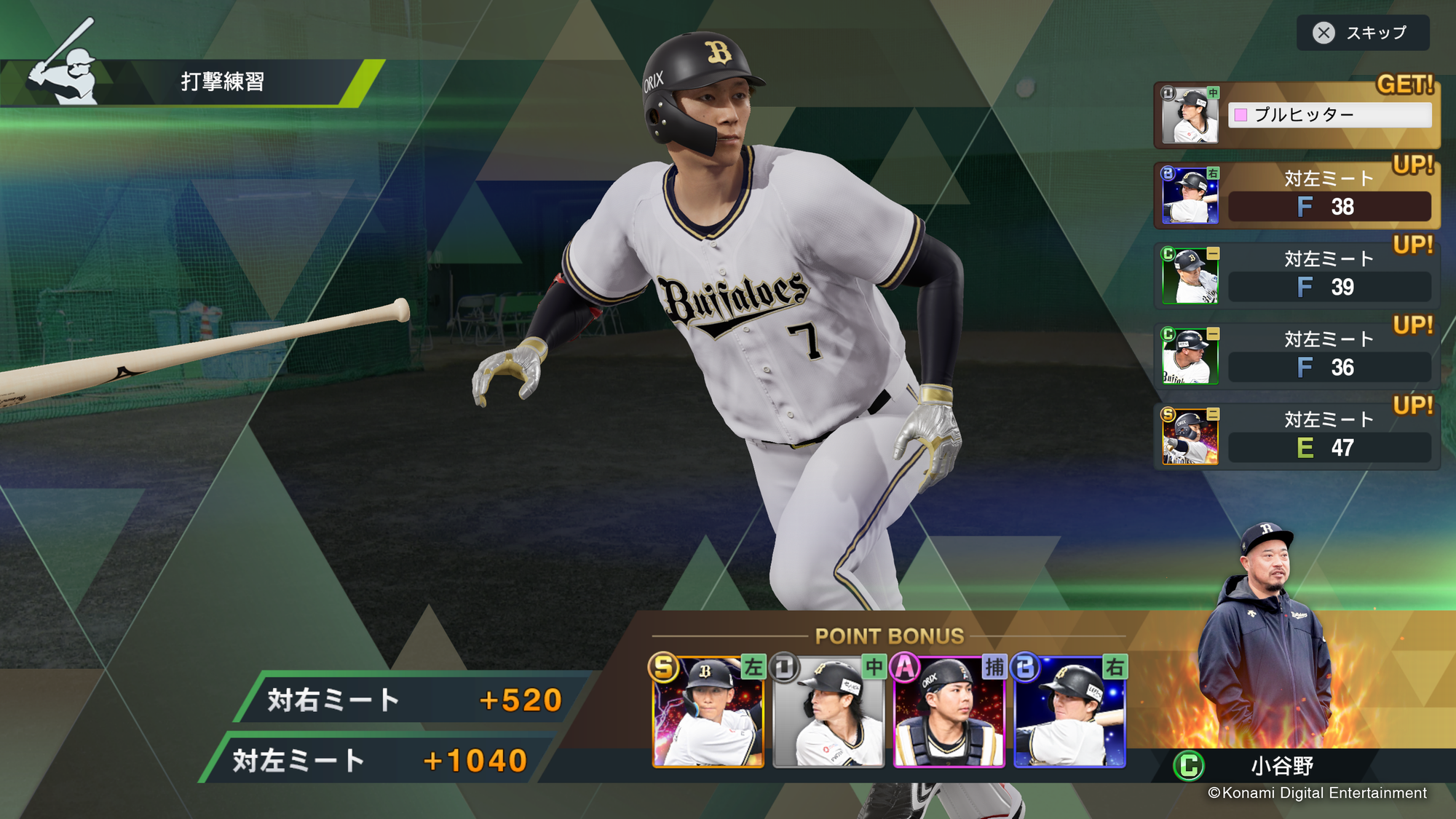Select the プルヒッター GET result row
Viewport: 1456px width, 819px height.
tap(1297, 115)
